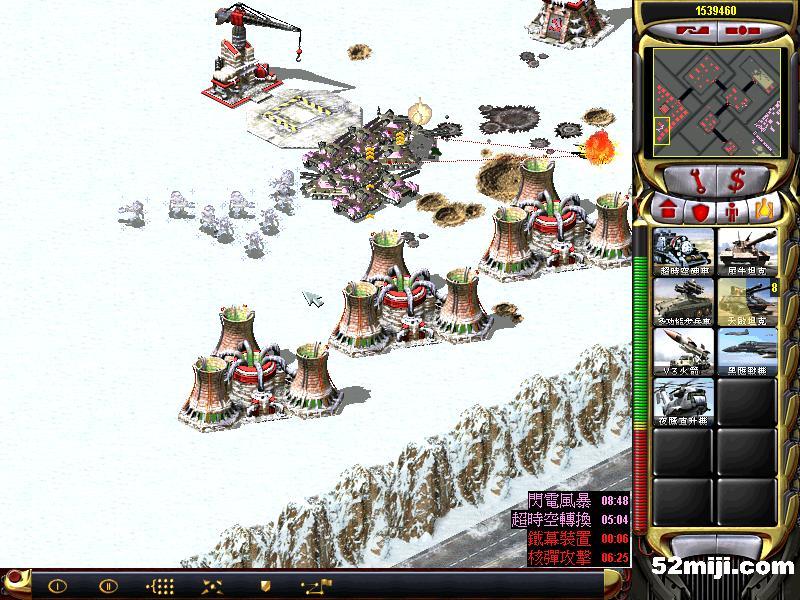Image resolution: width=800 pixels, height=600 pixels.
Task: Activate the dollar-sign sell button
Action: 739,181
